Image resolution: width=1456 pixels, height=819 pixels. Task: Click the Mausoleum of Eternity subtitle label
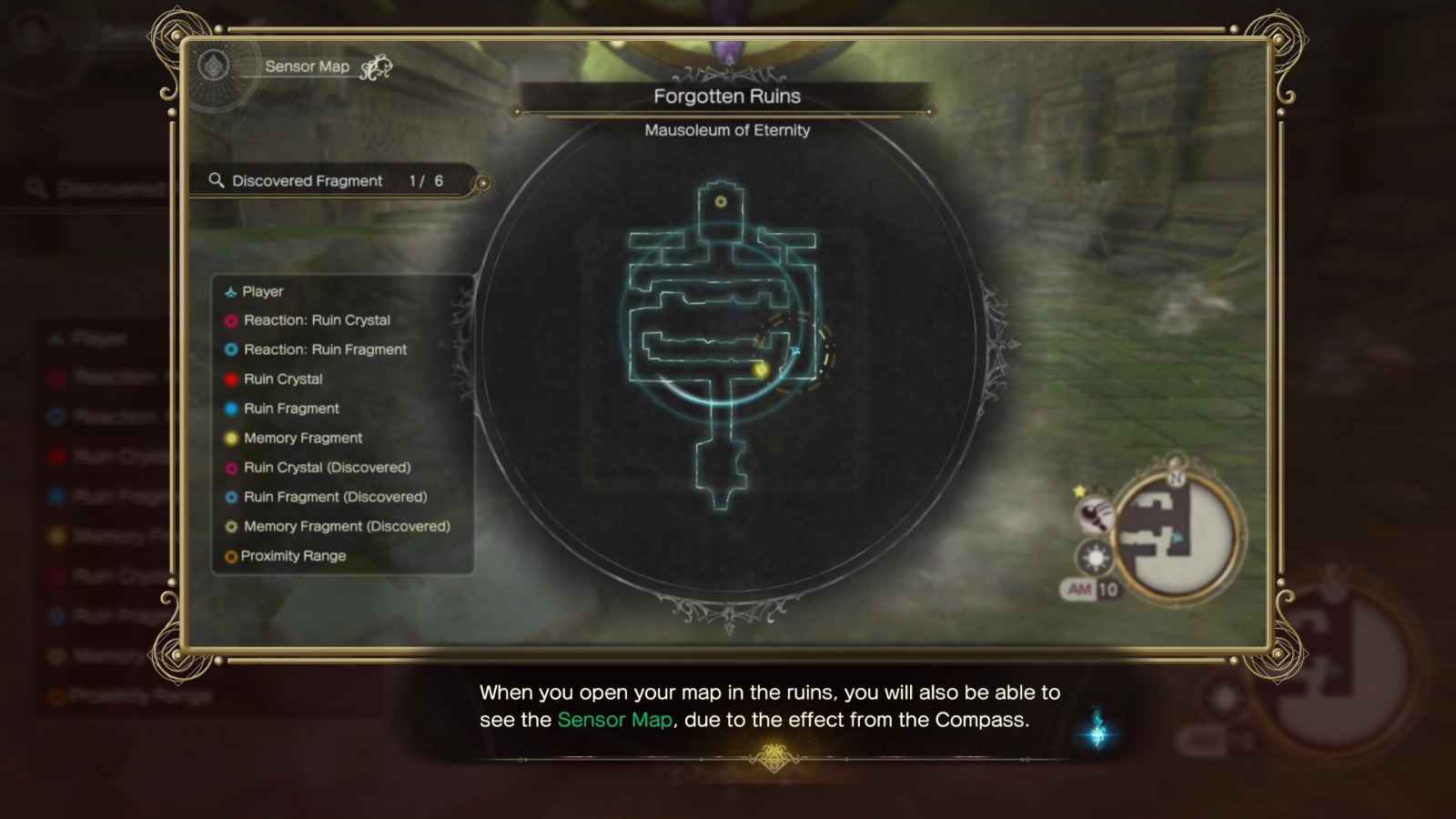725,130
